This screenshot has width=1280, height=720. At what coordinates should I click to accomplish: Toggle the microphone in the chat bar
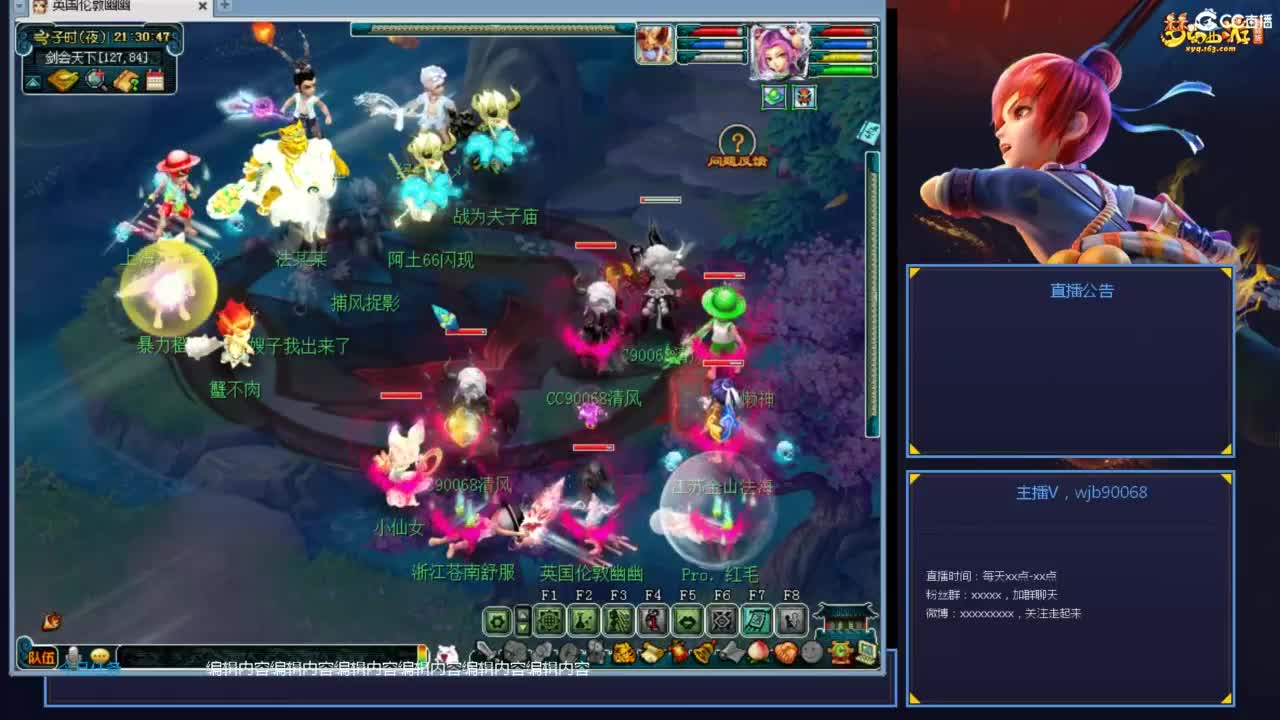tap(74, 655)
